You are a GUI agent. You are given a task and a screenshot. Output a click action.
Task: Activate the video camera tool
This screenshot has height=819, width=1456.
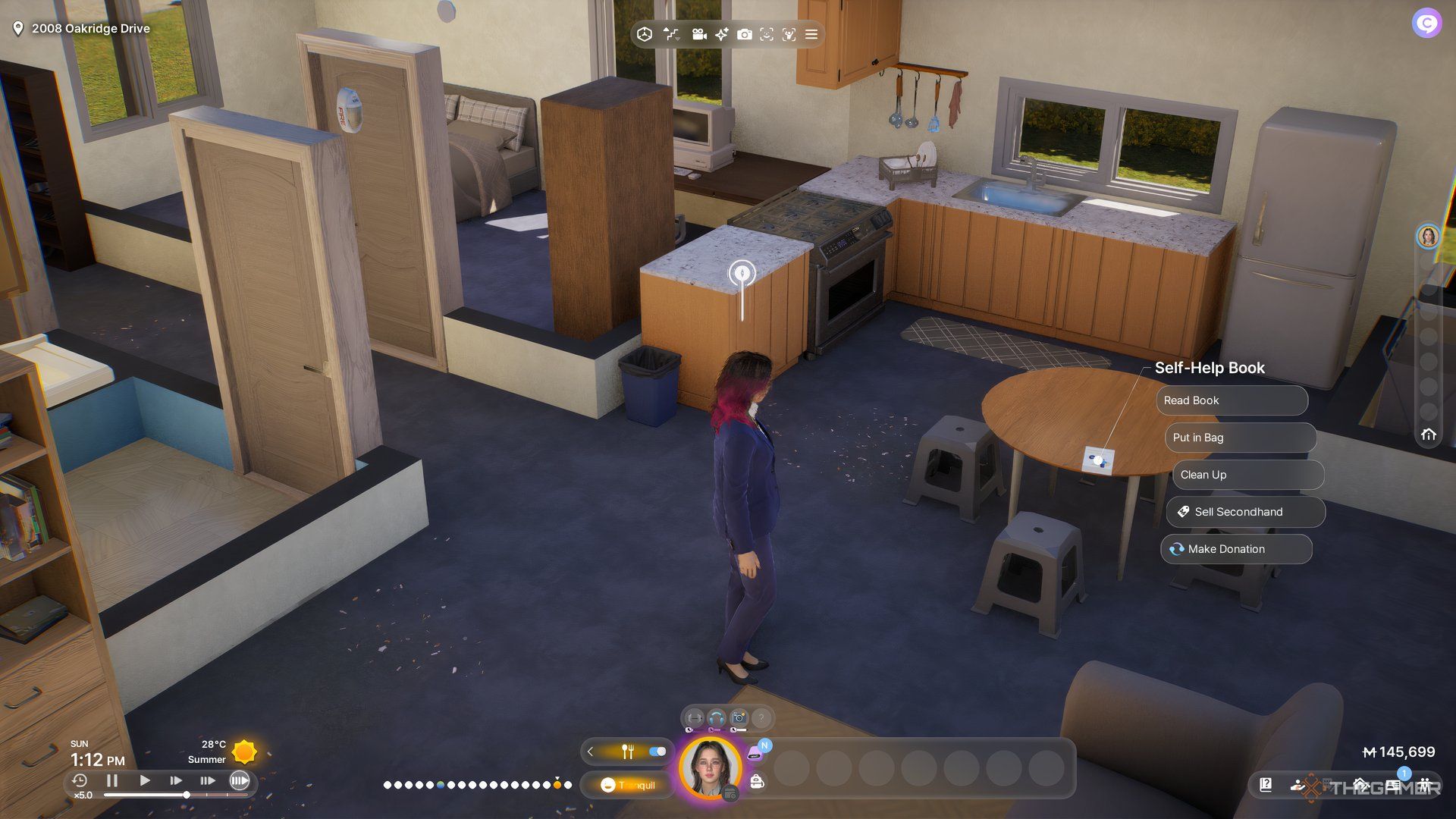[699, 34]
